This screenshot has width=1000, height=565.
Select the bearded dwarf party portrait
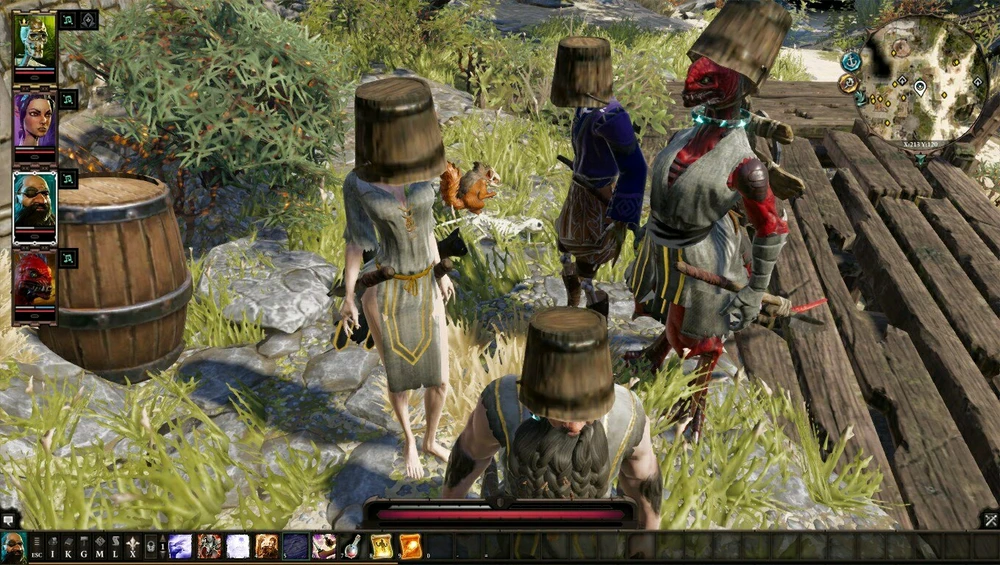pyautogui.click(x=34, y=202)
